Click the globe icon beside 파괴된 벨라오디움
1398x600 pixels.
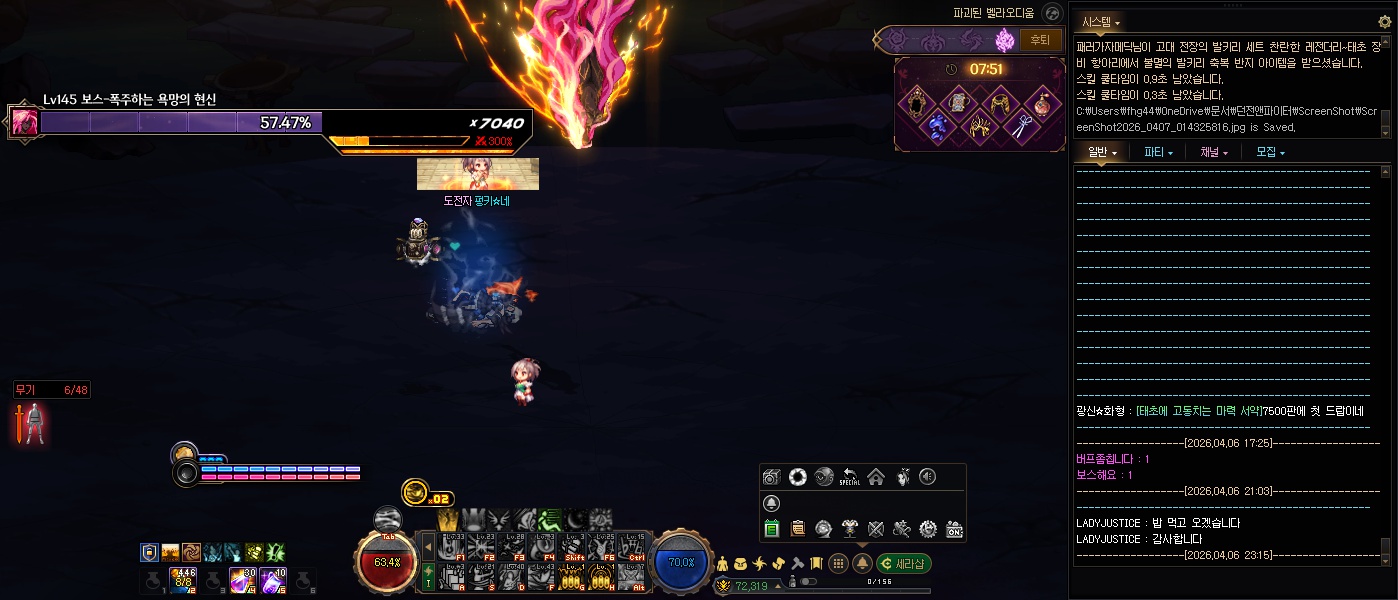pyautogui.click(x=1051, y=13)
